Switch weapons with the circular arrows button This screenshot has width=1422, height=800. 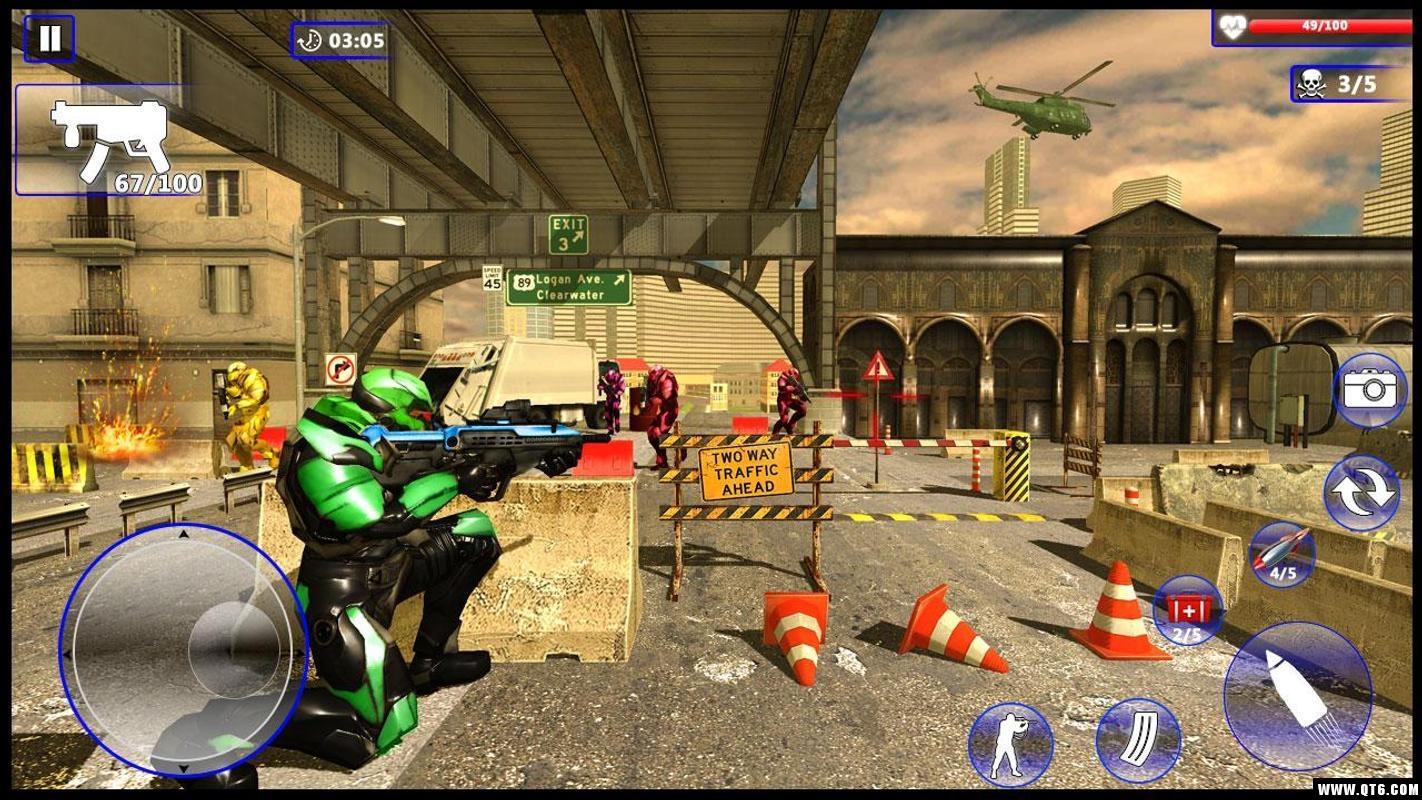tap(1361, 493)
